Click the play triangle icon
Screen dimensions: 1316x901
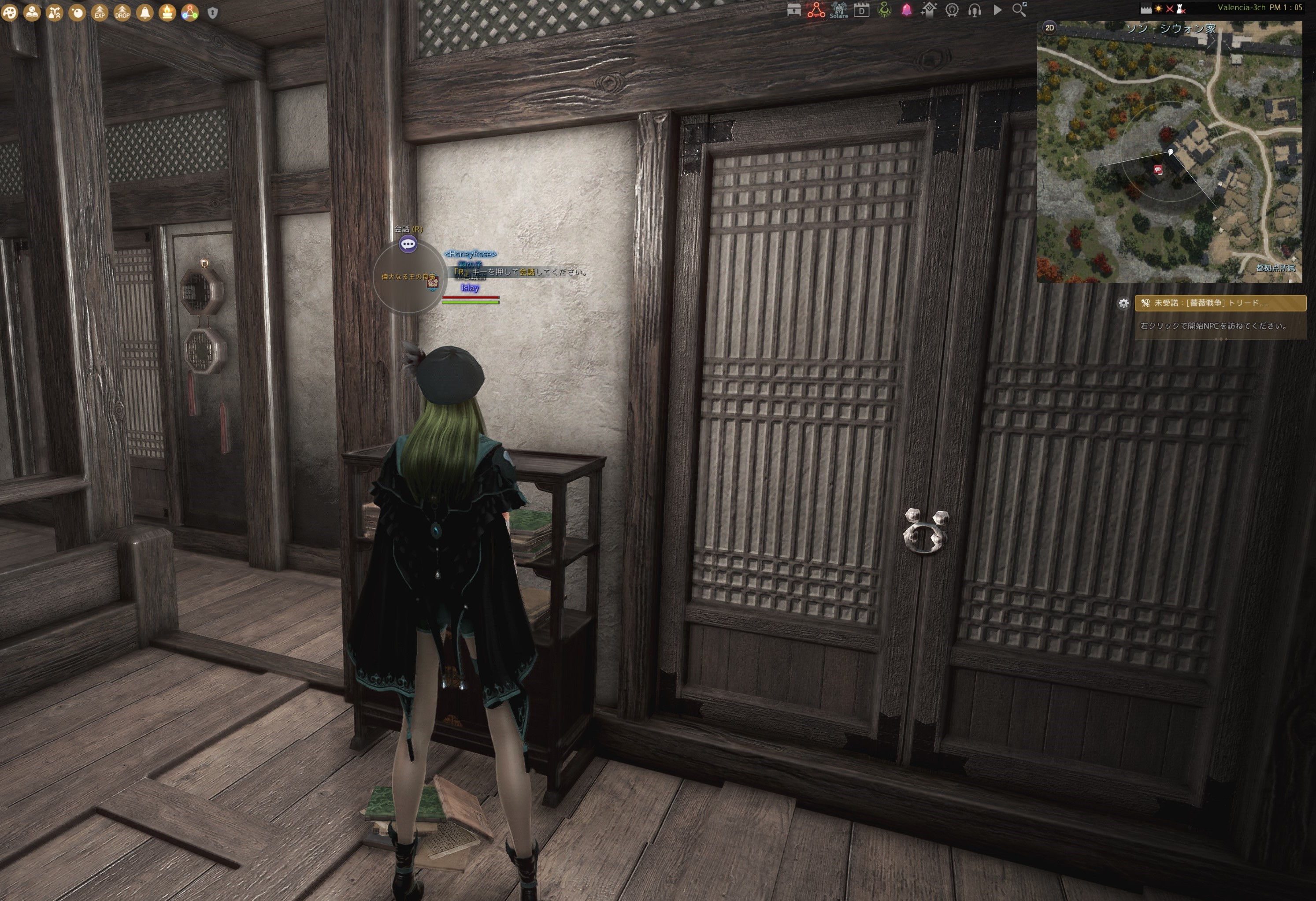click(997, 10)
